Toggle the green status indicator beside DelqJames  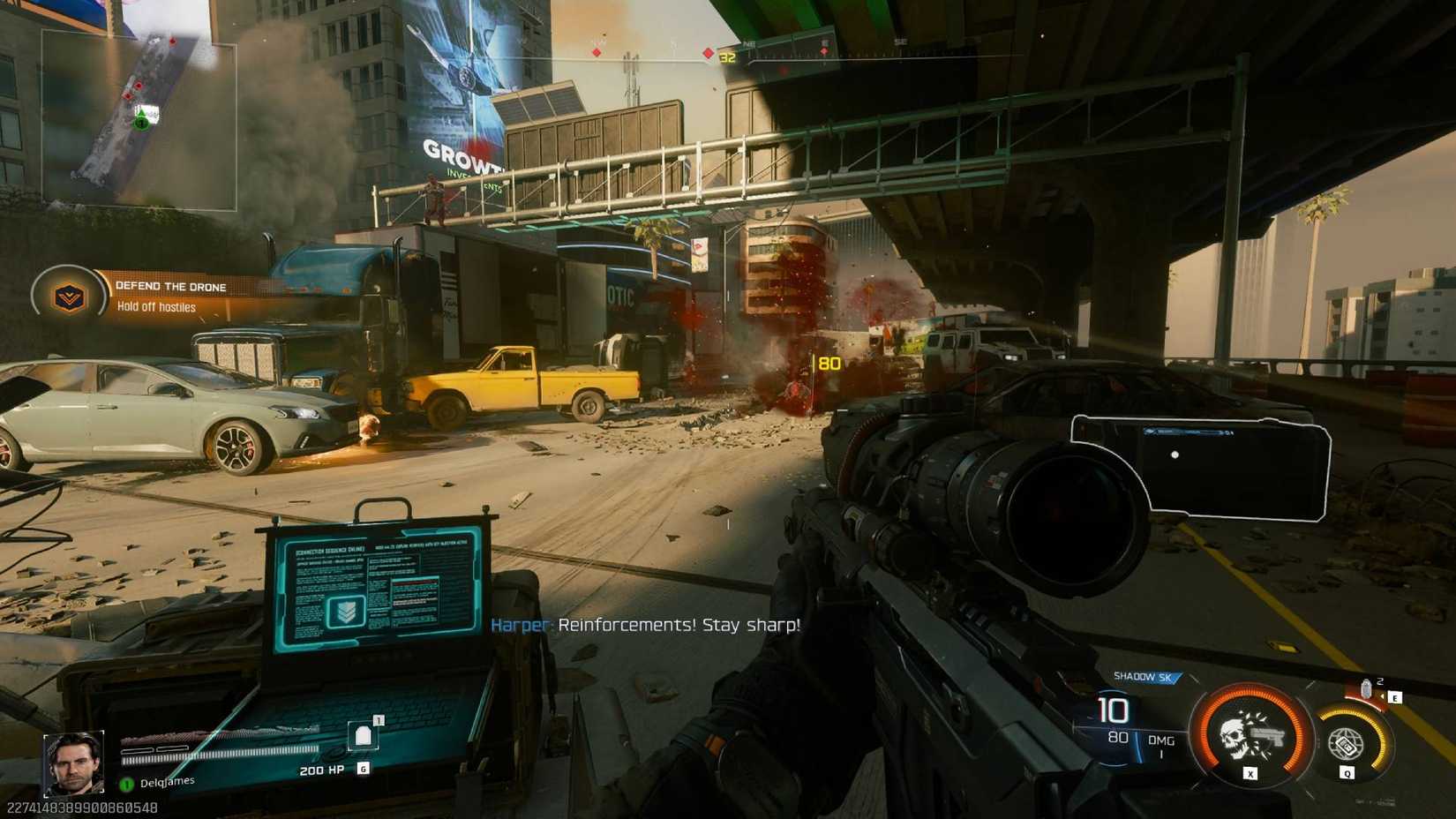[127, 784]
